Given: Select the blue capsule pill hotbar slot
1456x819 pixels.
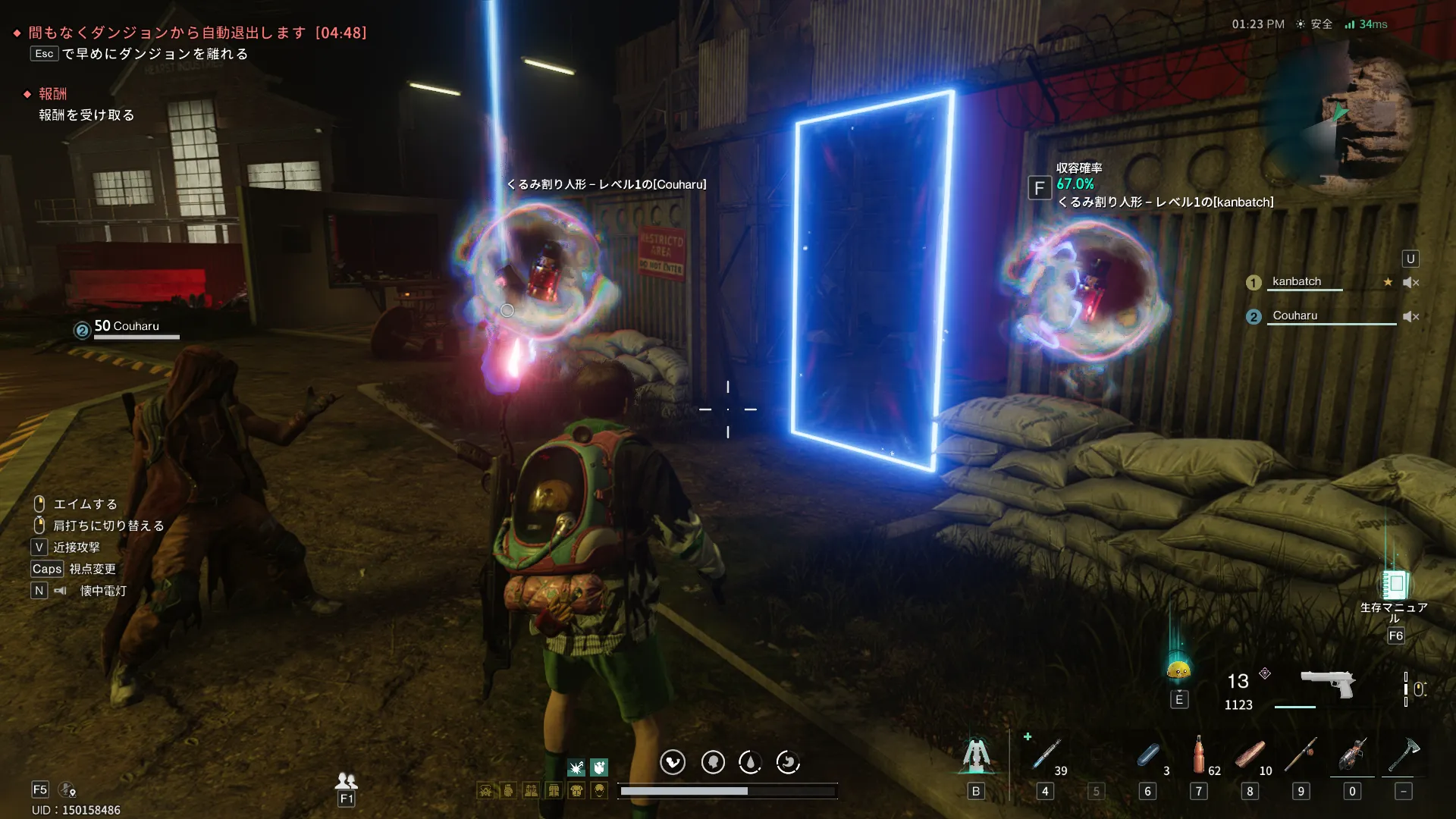Looking at the screenshot, I should pos(1148,756).
